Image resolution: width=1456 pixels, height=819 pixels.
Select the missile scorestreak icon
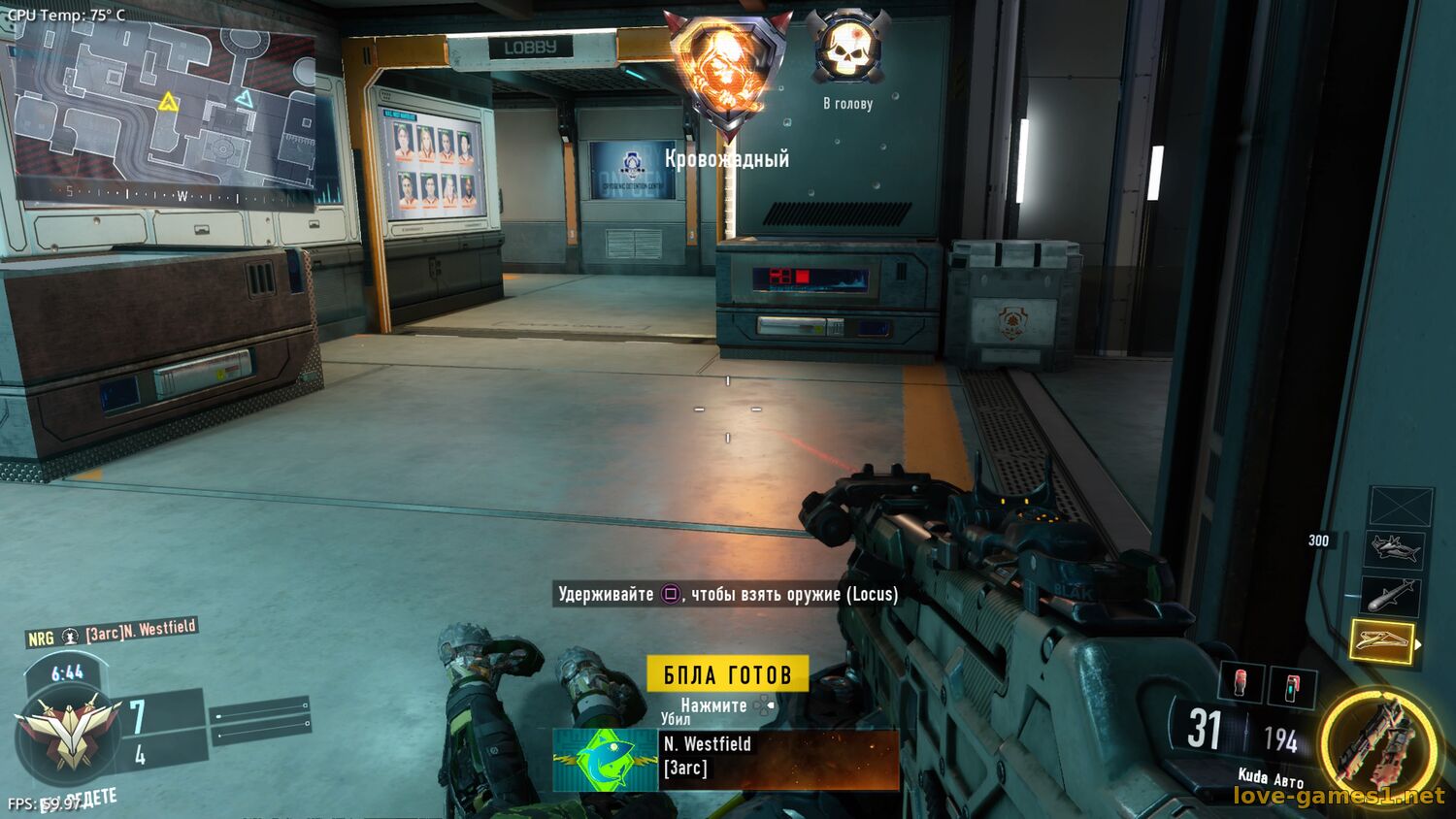[1390, 594]
